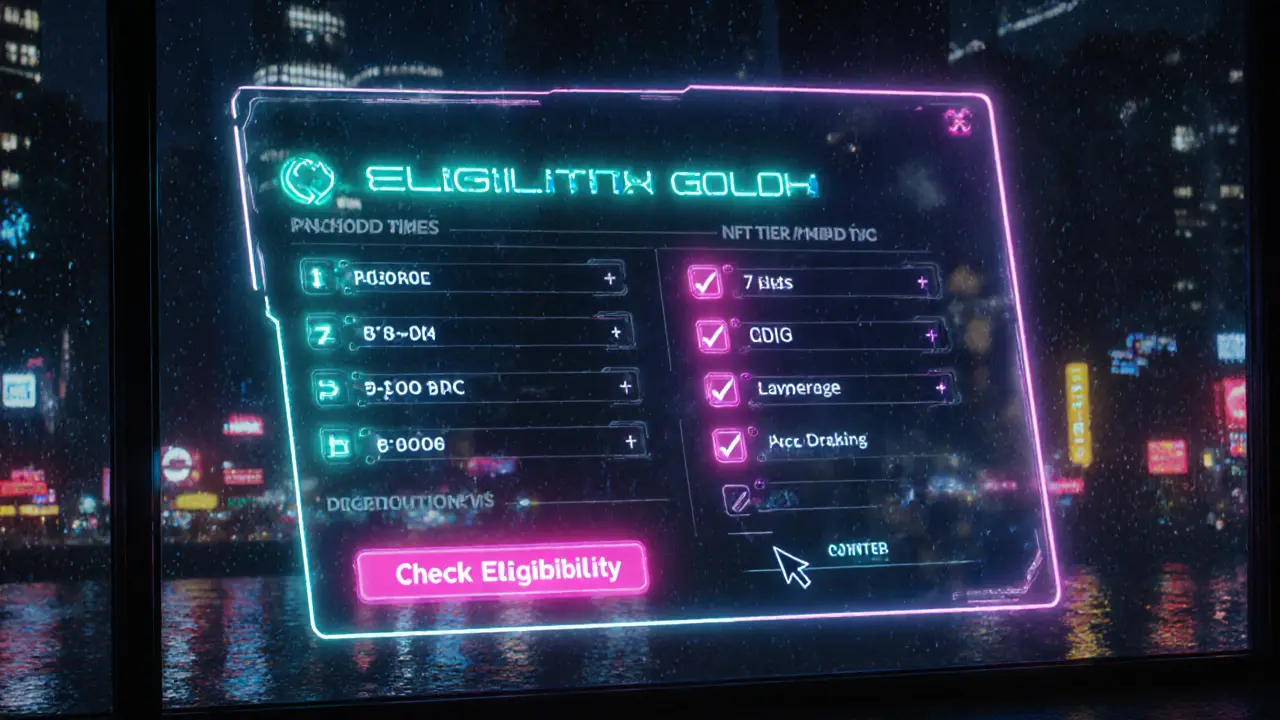1280x720 pixels.
Task: Open the CONTEB link
Action: point(858,550)
